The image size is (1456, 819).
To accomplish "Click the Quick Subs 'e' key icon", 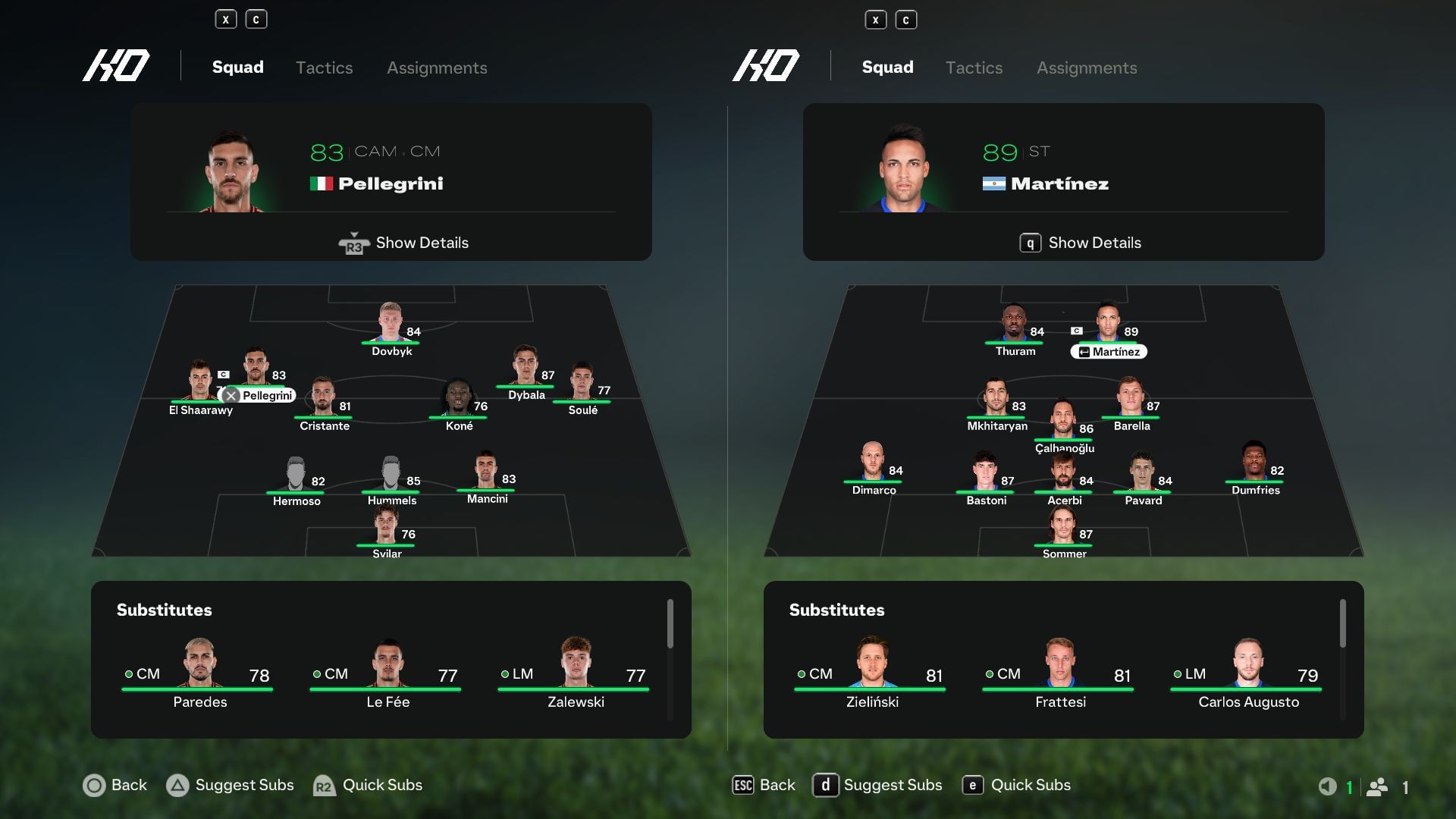I will click(x=973, y=786).
